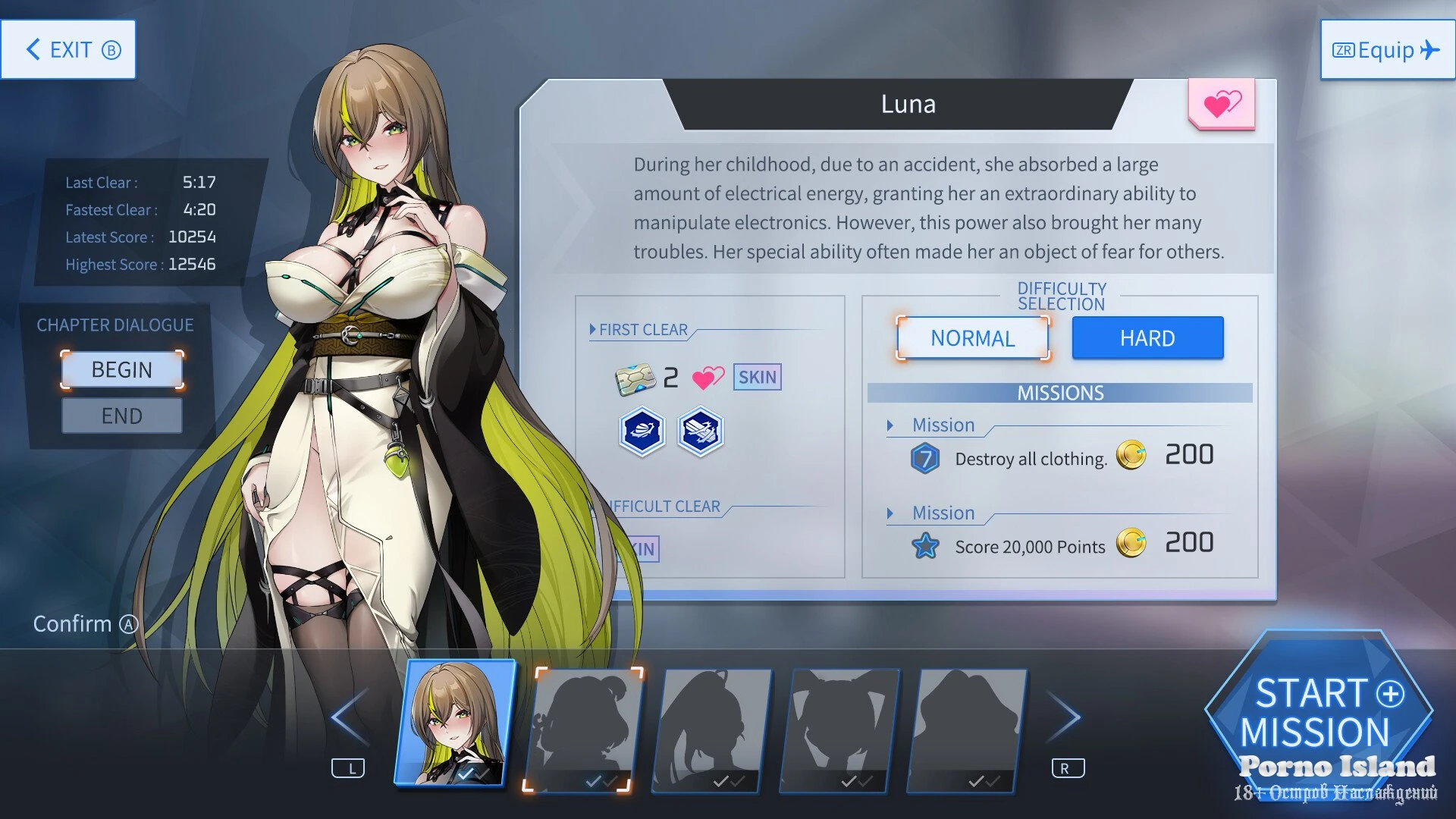
Task: Choose HARD difficulty
Action: coord(1147,338)
